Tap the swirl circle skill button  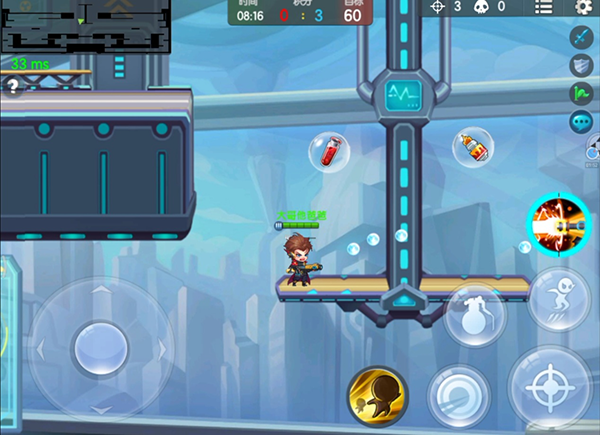(x=459, y=395)
